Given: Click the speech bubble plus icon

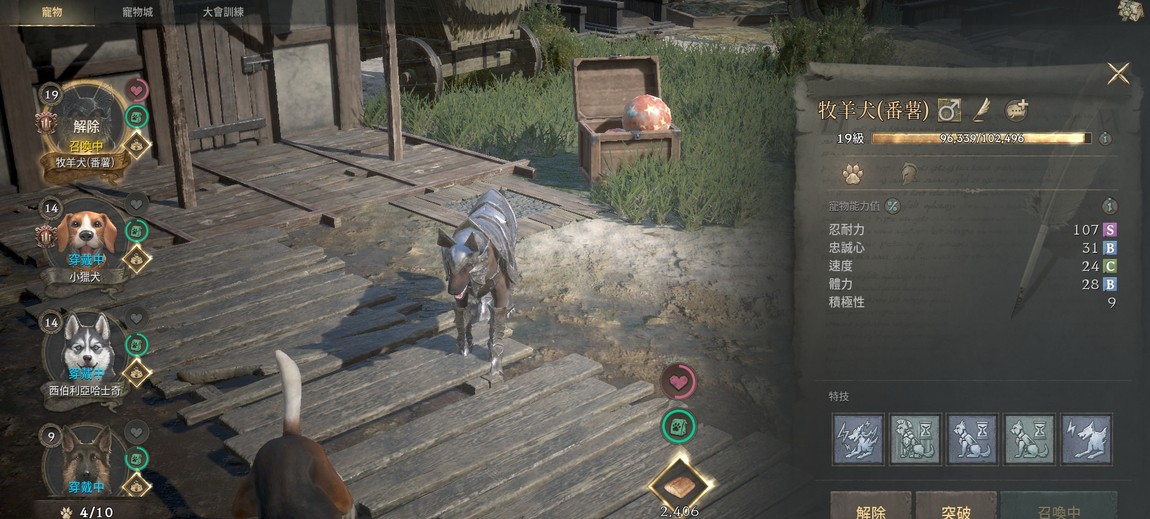Looking at the screenshot, I should (x=1017, y=109).
